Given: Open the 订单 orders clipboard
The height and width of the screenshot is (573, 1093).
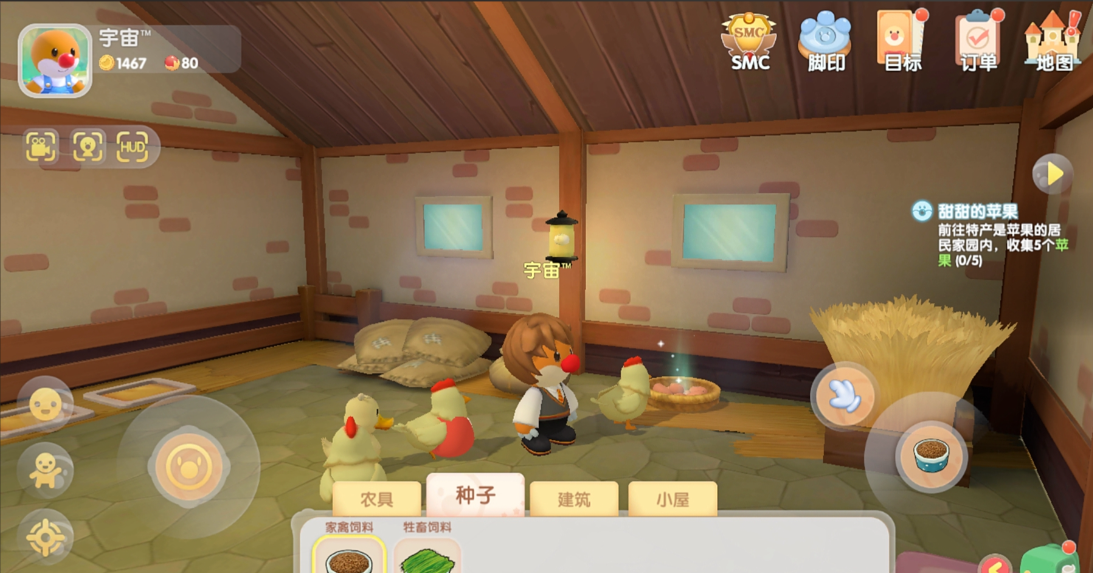Looking at the screenshot, I should pos(978,42).
